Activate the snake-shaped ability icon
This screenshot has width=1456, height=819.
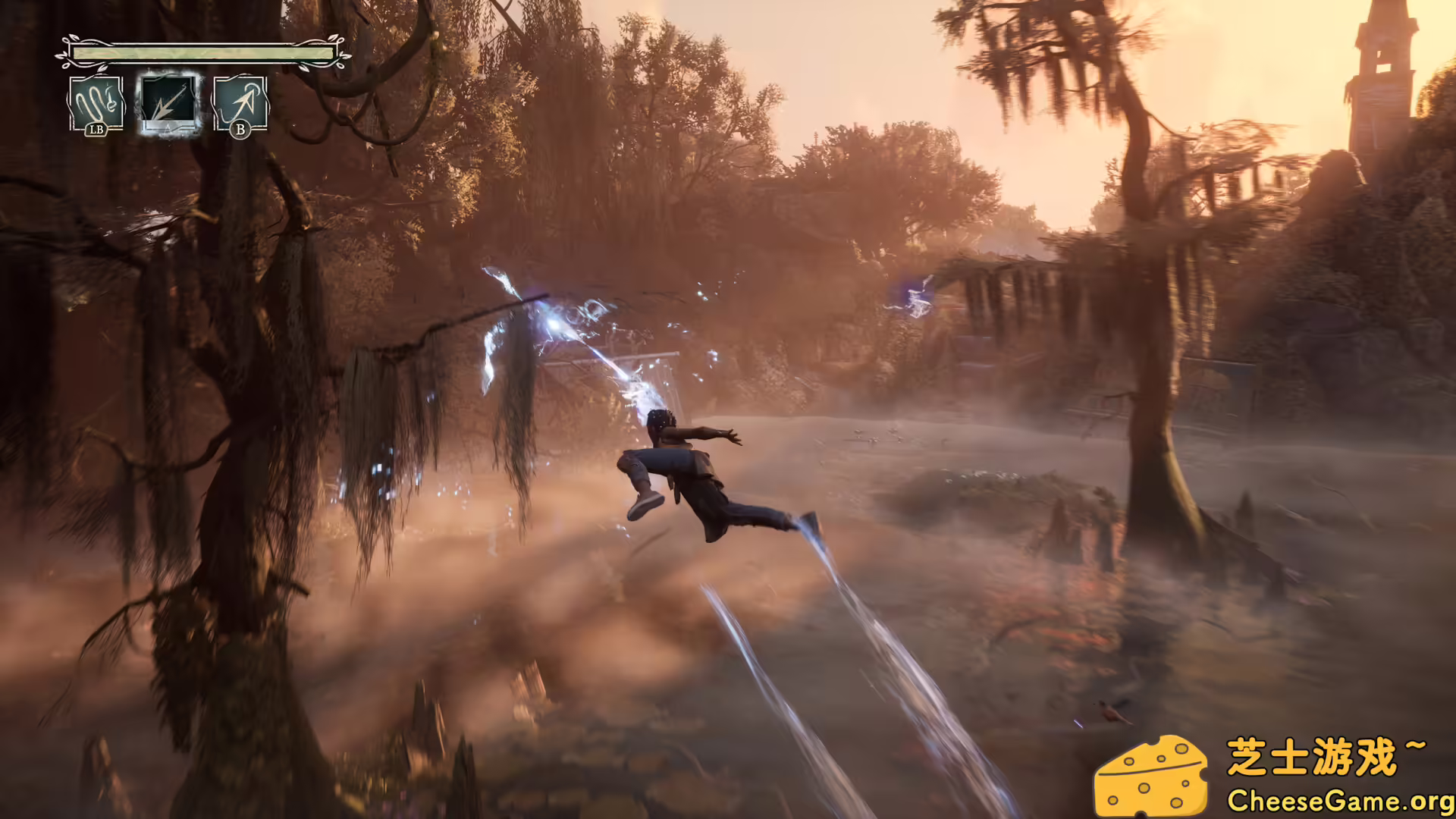(x=96, y=103)
